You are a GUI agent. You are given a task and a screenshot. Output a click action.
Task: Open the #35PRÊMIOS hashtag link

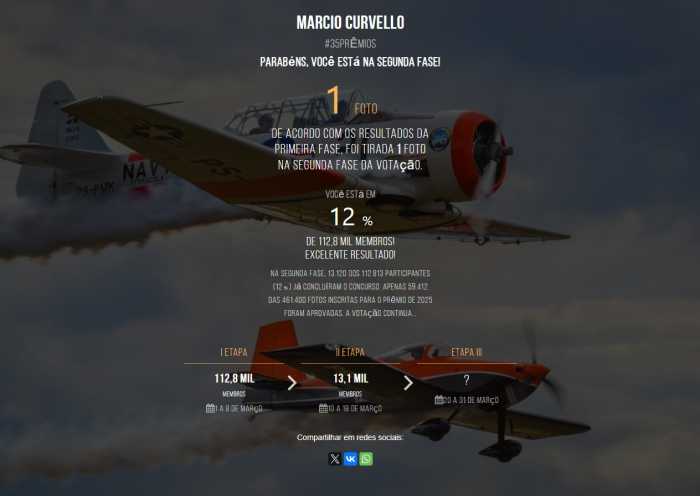pyautogui.click(x=350, y=44)
